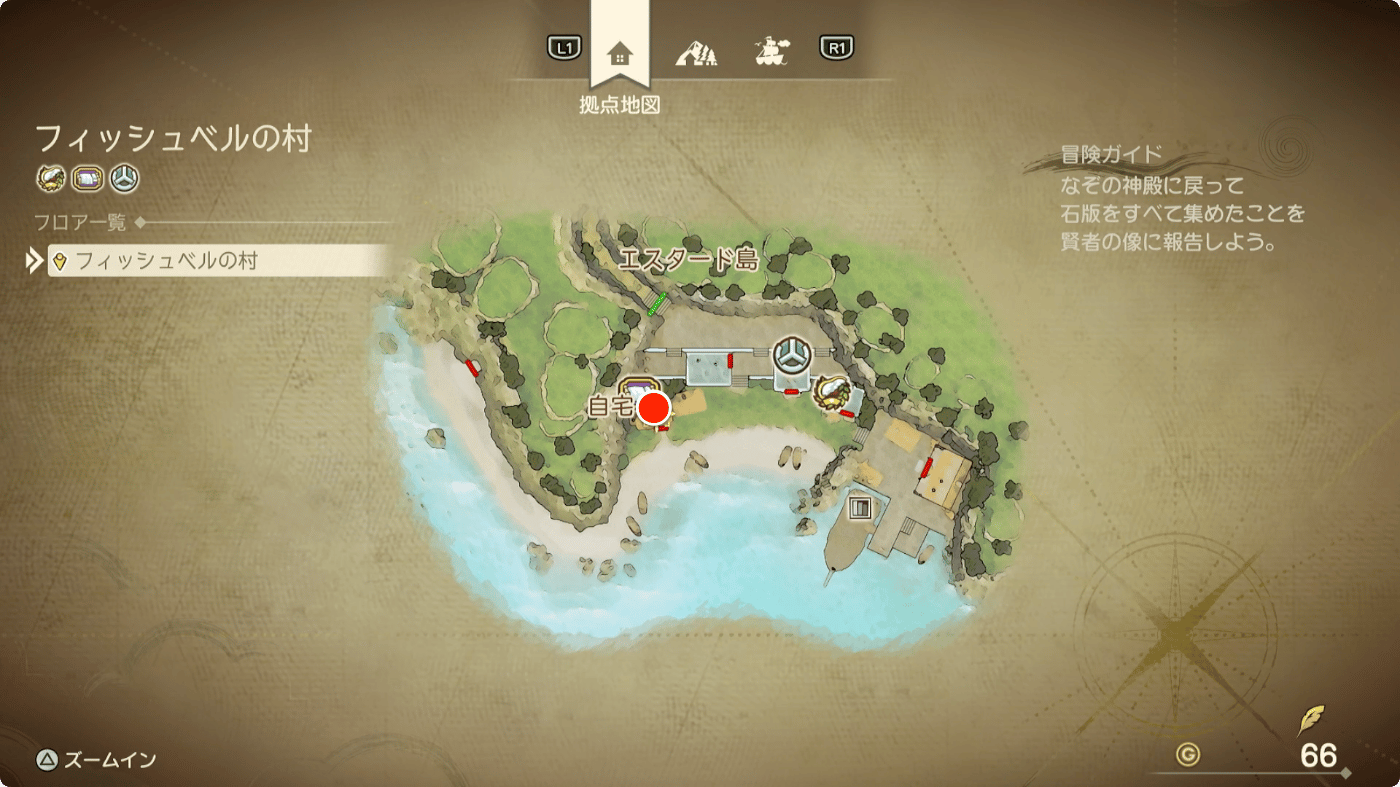The height and width of the screenshot is (787, 1400).
Task: Switch to the mountain field map tab
Action: click(x=696, y=52)
